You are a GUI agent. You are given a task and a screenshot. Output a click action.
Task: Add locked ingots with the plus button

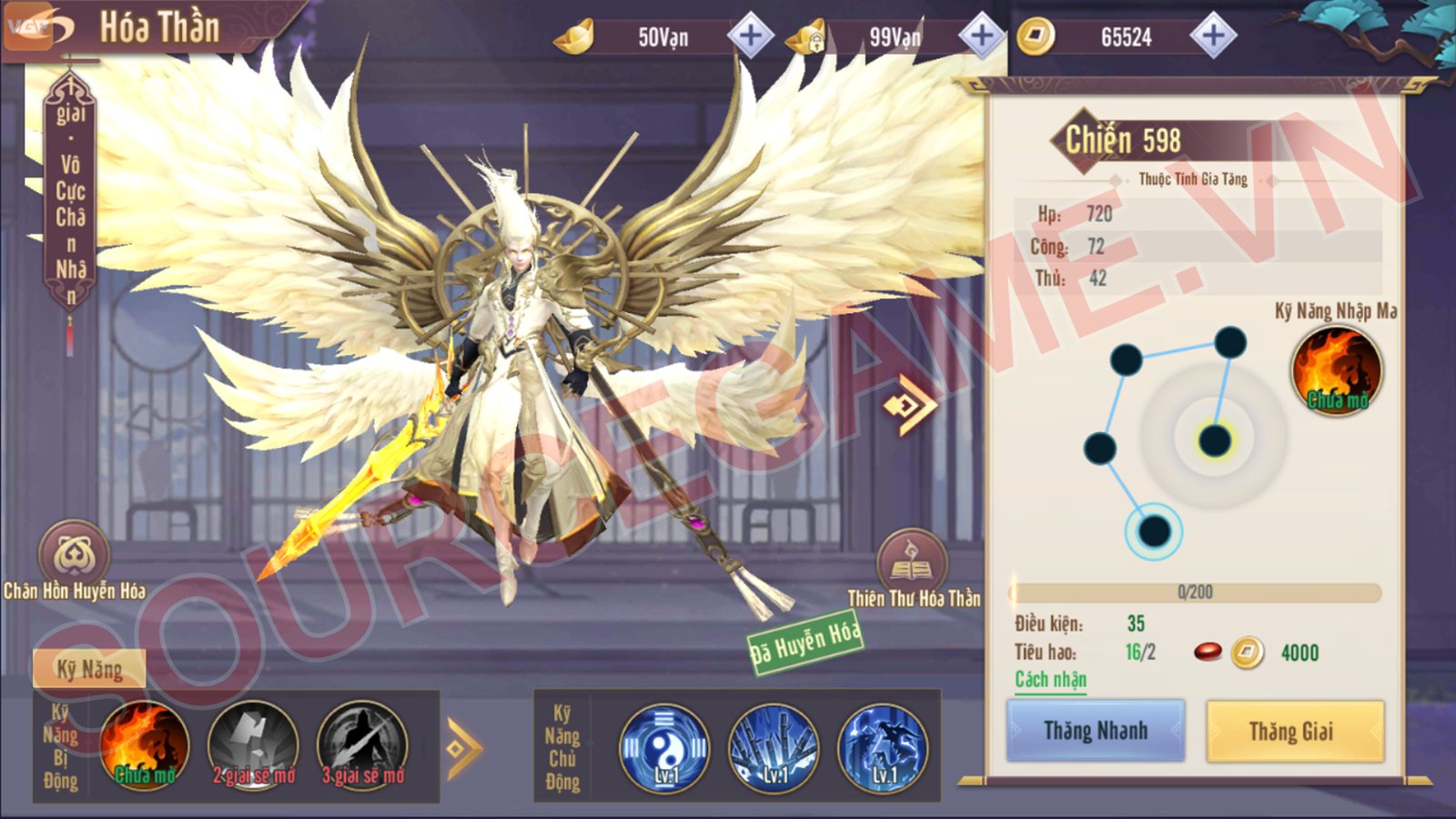(982, 36)
